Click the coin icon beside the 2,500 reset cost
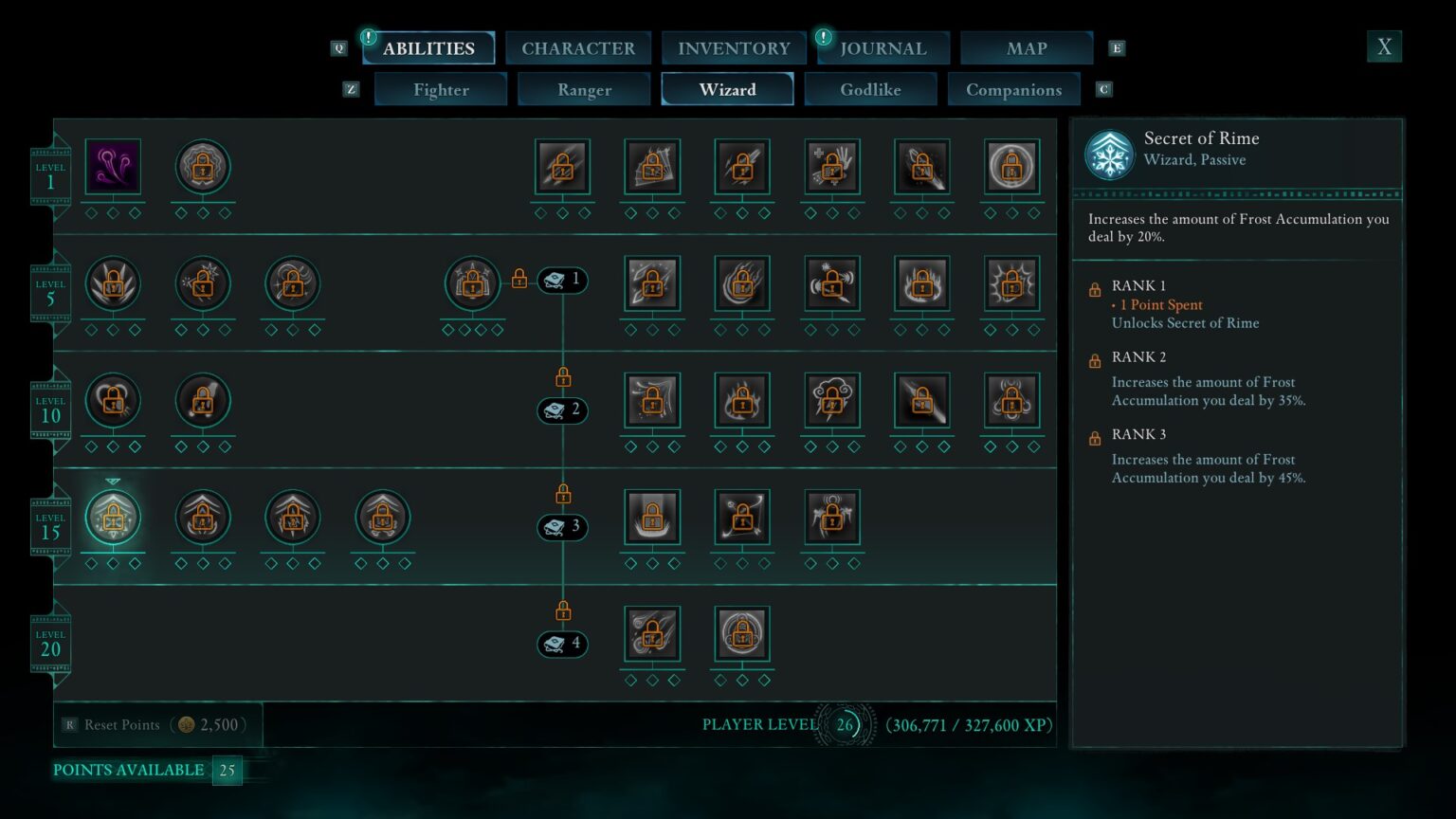 point(187,724)
